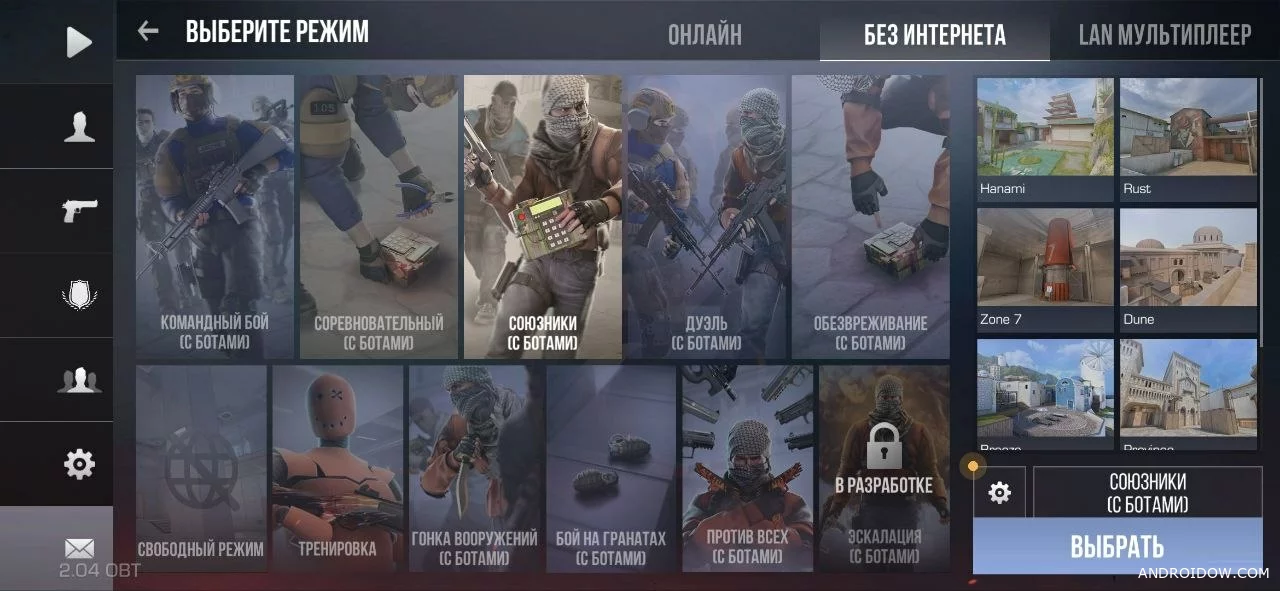This screenshot has width=1280, height=591.
Task: Select the БЕЗ ИНТЕРНЕТА tab
Action: pos(935,36)
